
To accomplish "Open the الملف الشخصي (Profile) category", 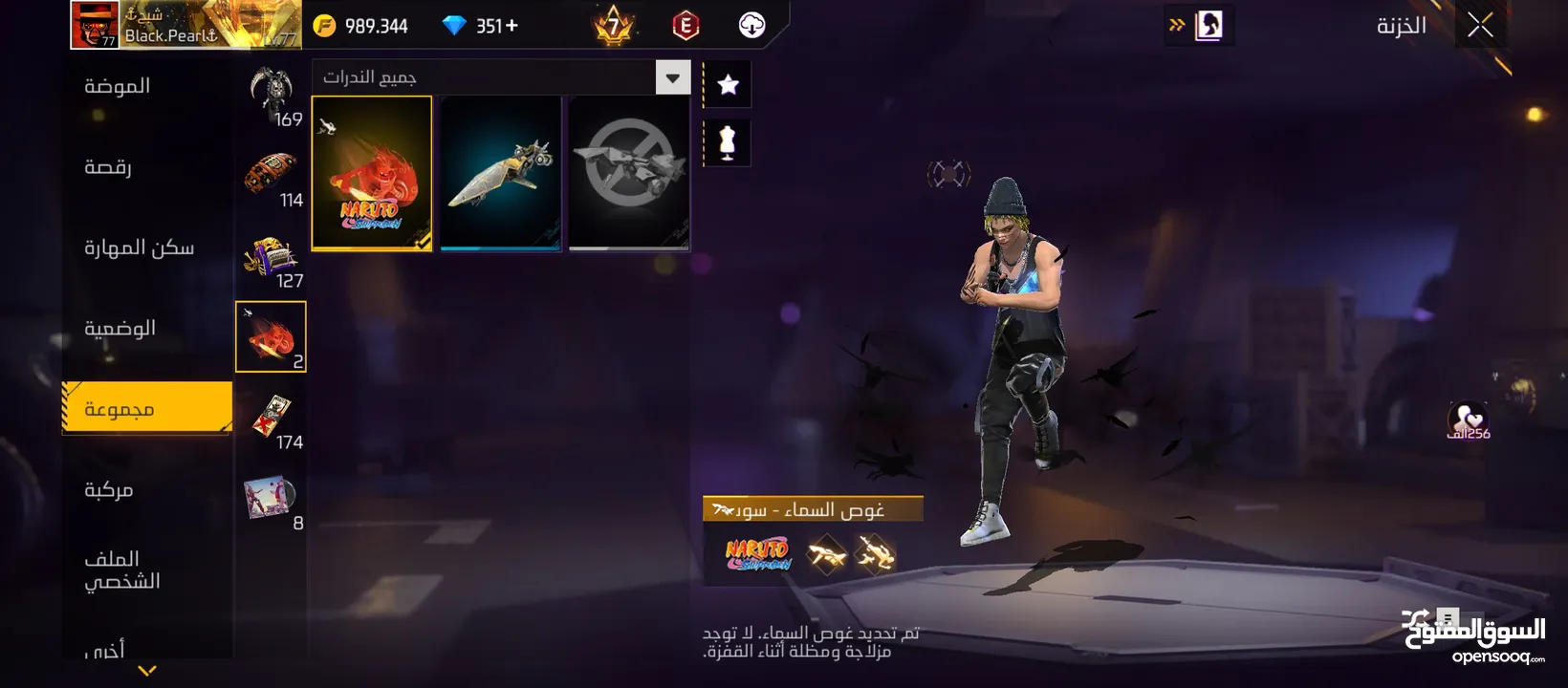I will tap(121, 570).
